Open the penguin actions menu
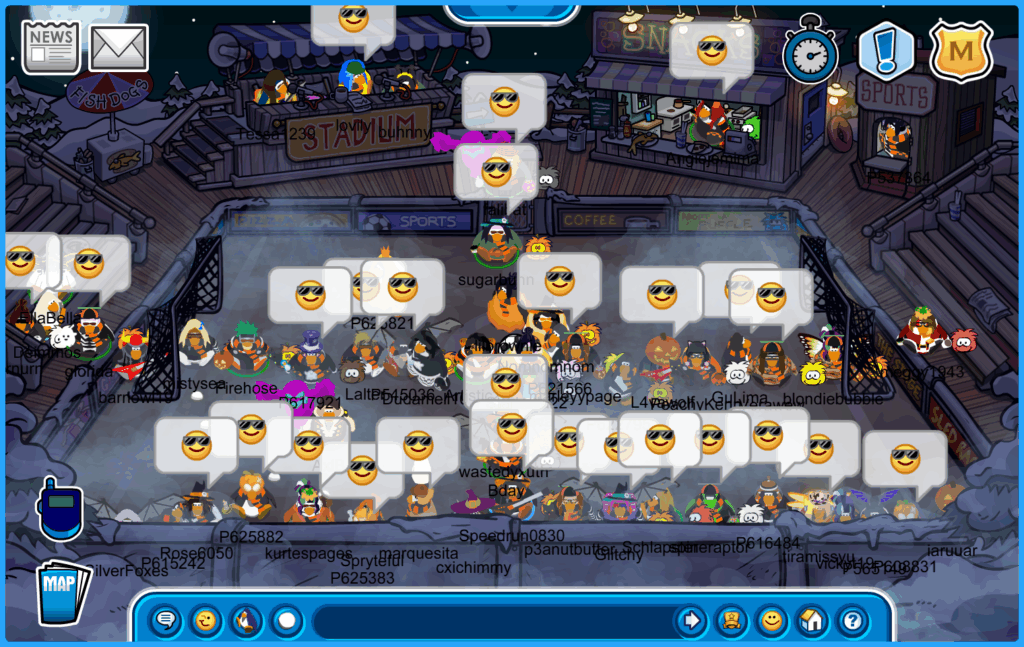The image size is (1024, 647). [x=246, y=621]
